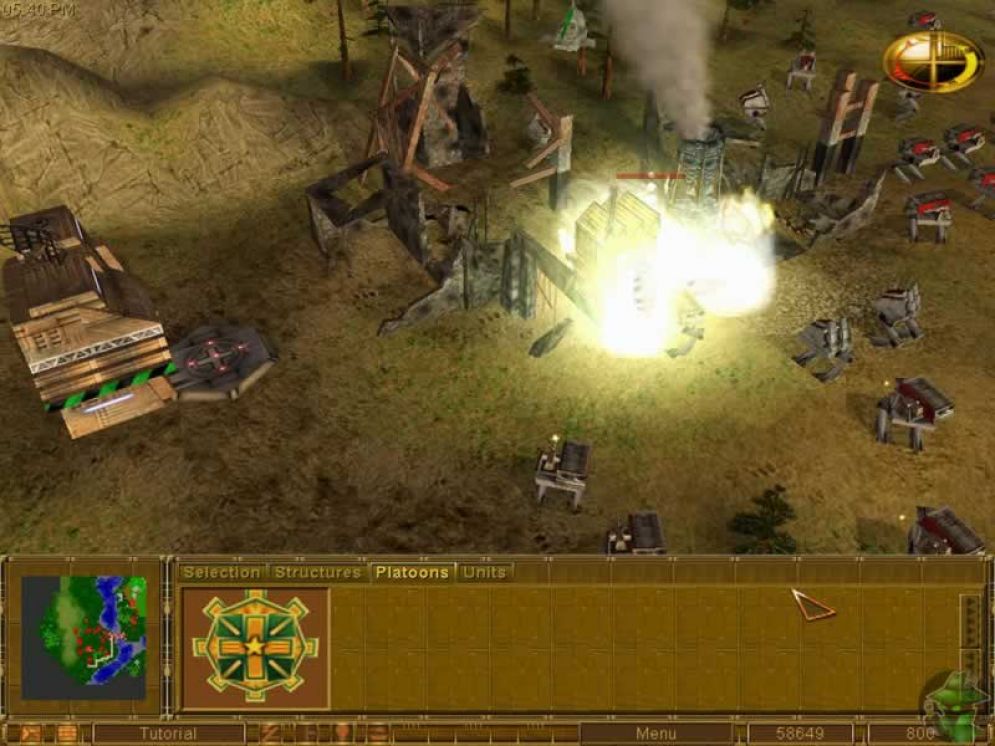Select the green star platoon emblem
This screenshot has width=995, height=746.
coord(255,645)
